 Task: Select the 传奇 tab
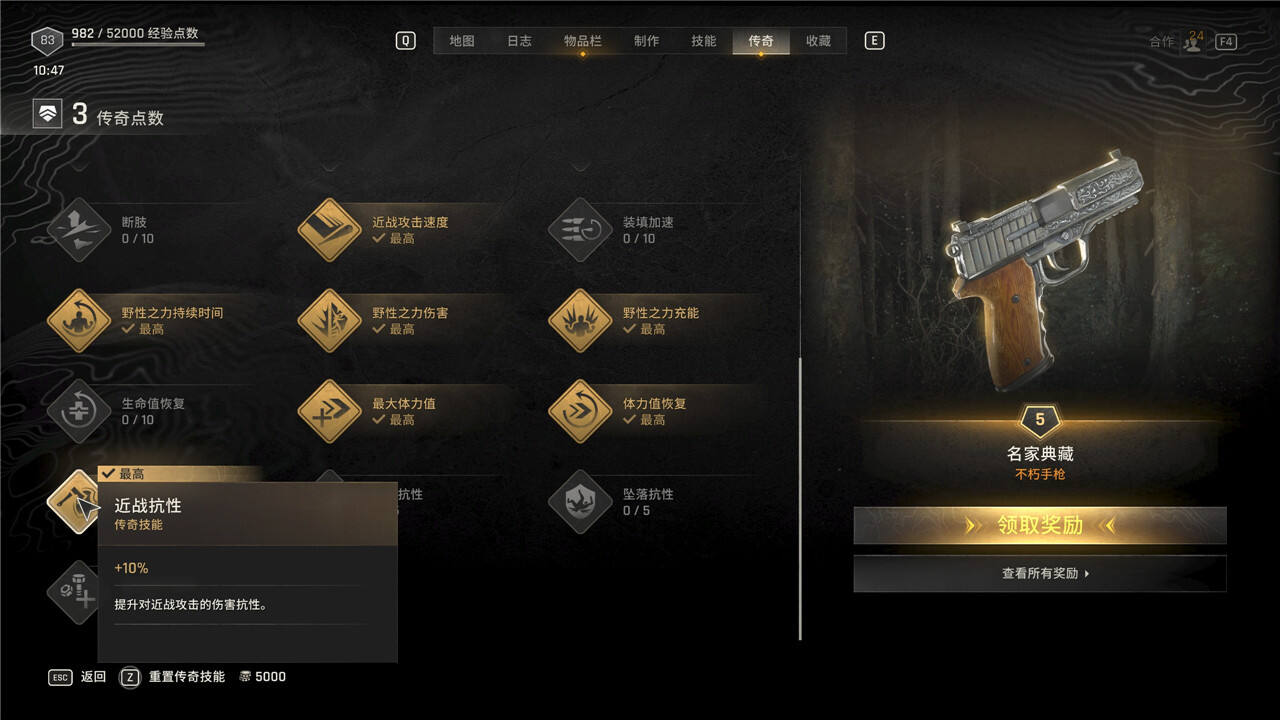pos(760,41)
